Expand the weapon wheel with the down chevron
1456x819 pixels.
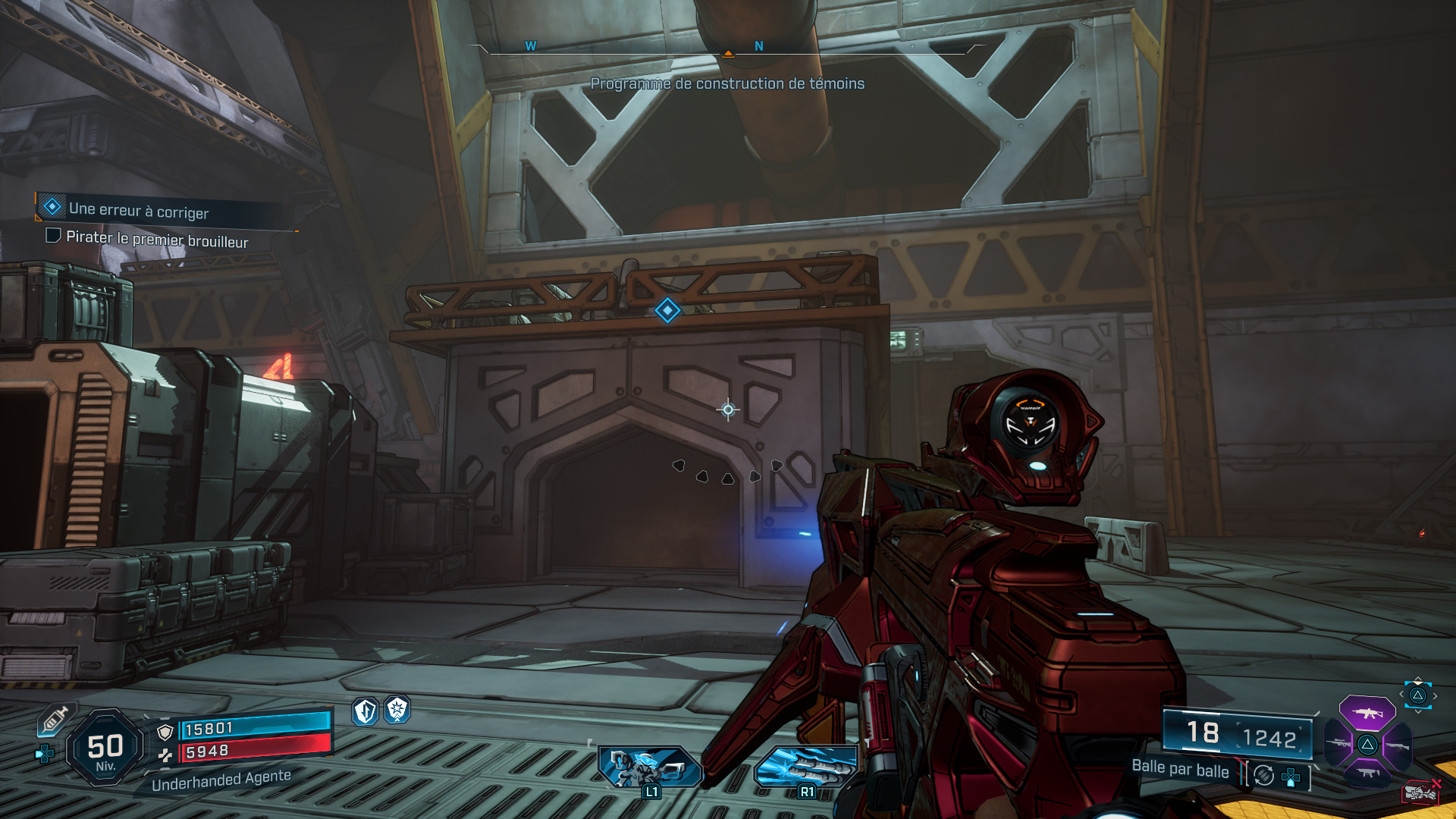[1417, 711]
